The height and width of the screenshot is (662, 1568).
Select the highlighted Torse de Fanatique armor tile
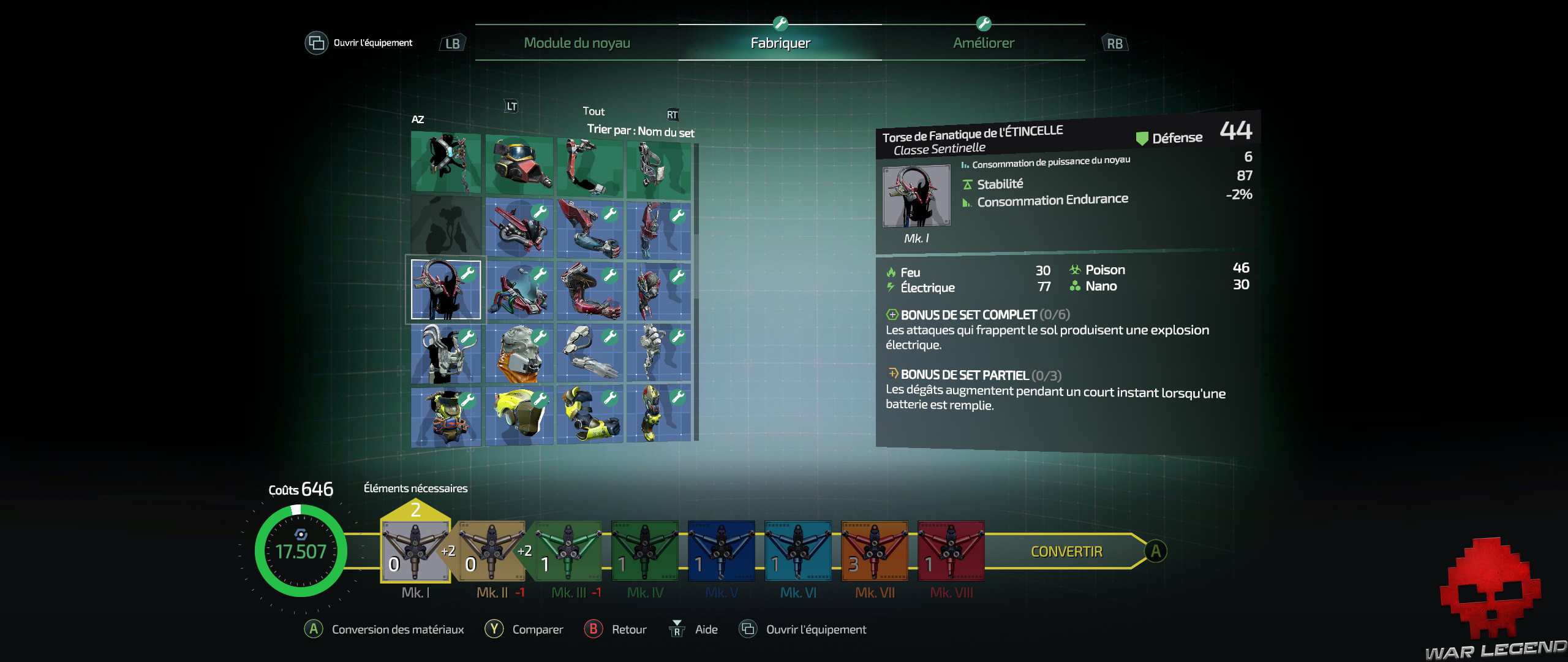coord(446,289)
